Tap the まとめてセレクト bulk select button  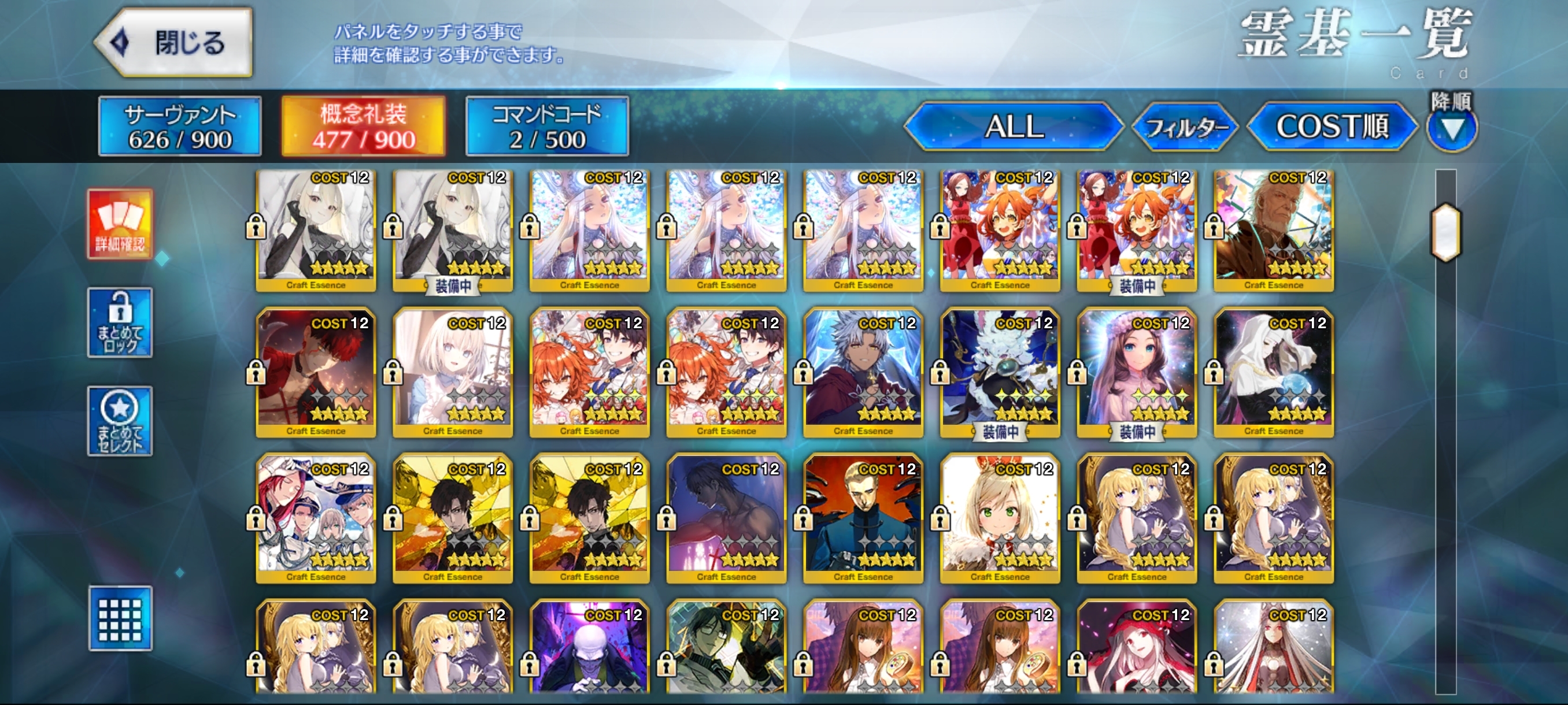click(x=120, y=421)
